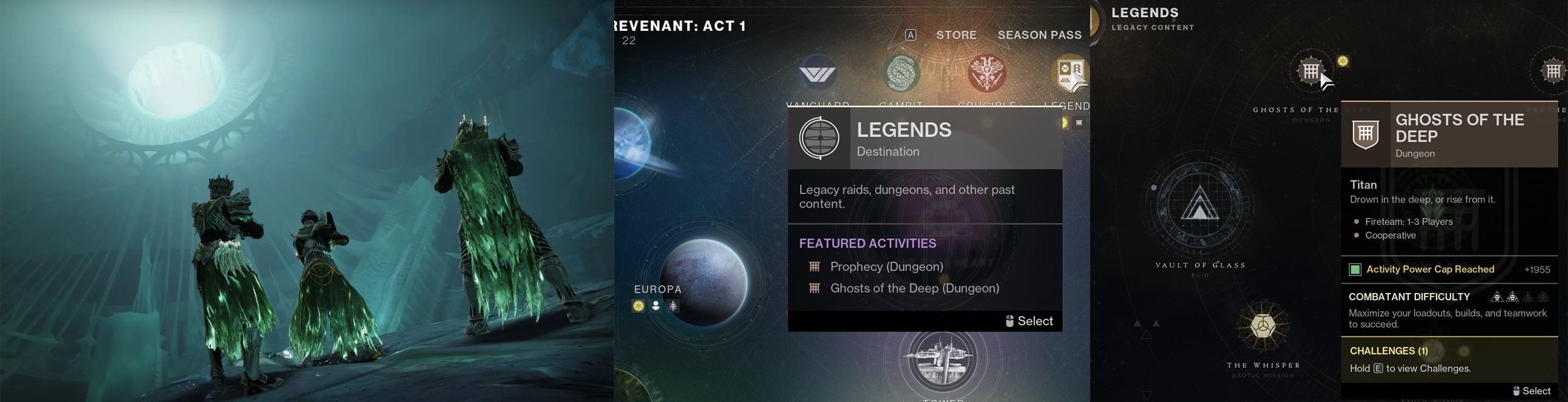
Task: Open the Store tab
Action: point(956,35)
